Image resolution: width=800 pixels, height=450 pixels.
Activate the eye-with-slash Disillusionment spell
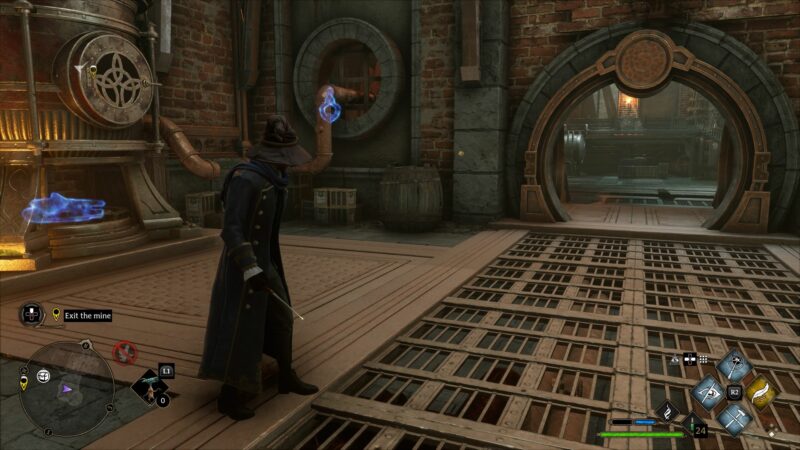tap(707, 391)
